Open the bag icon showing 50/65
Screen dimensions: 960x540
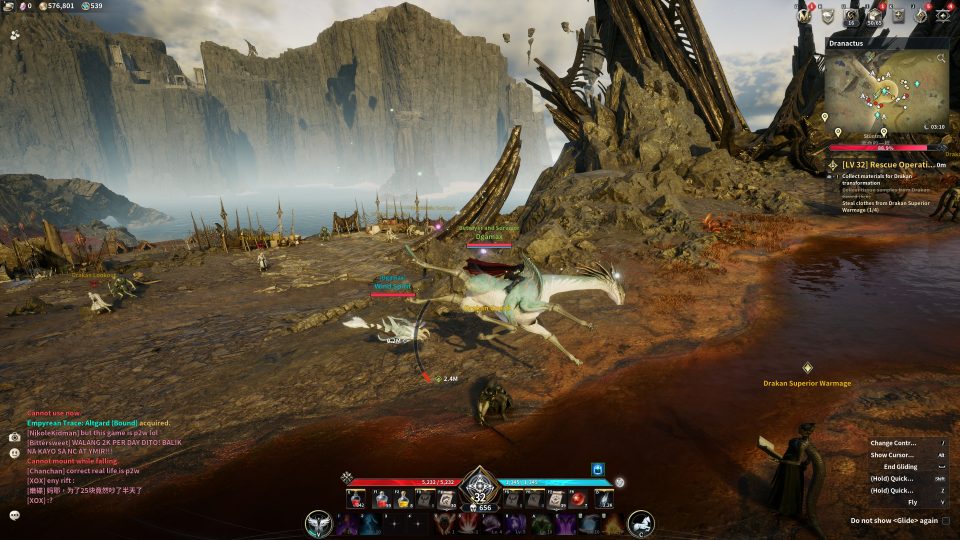(875, 15)
